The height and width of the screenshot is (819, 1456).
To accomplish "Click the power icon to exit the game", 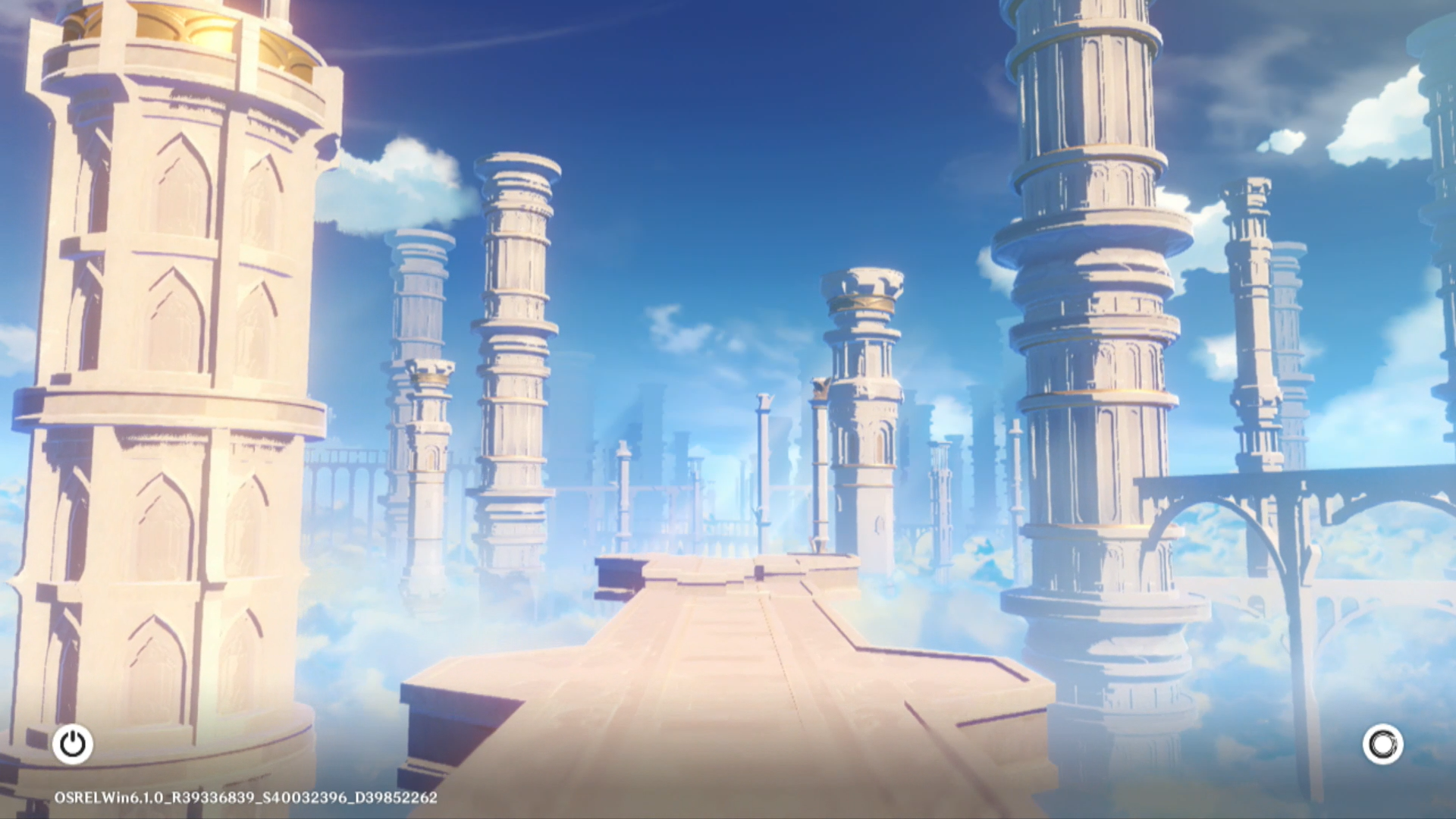I will pyautogui.click(x=73, y=744).
